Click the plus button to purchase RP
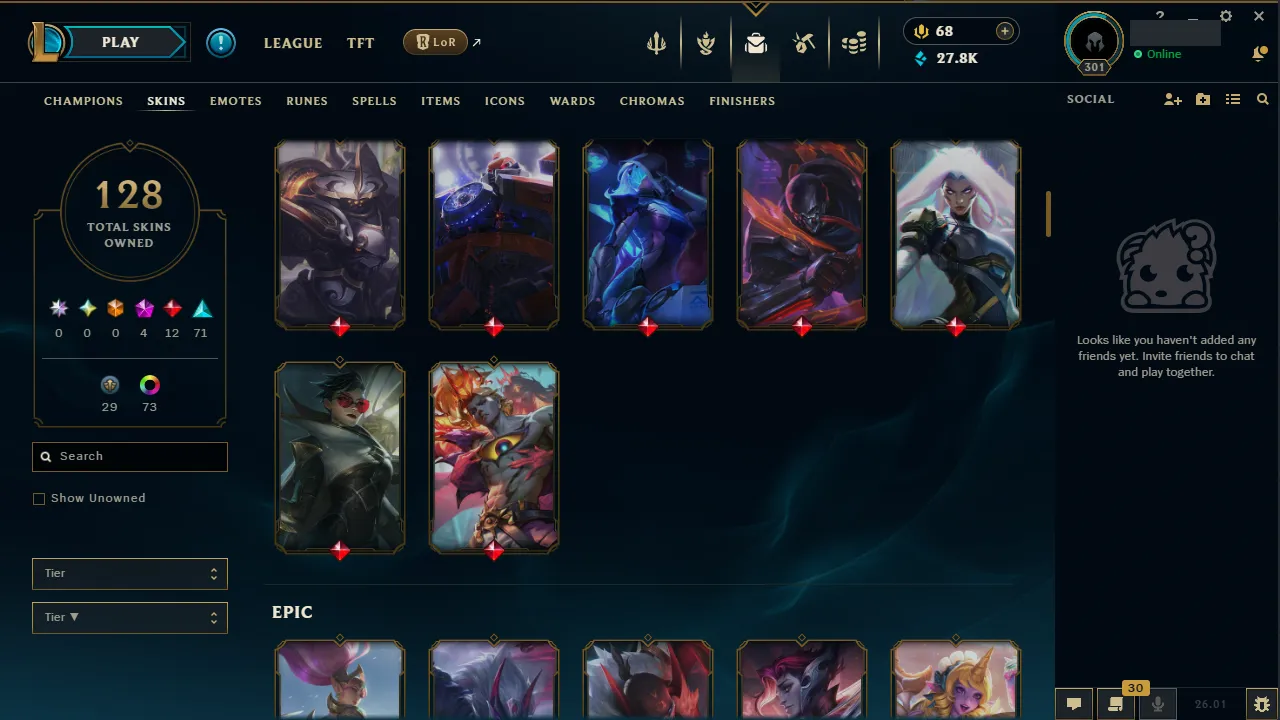This screenshot has width=1280, height=720. (1004, 31)
